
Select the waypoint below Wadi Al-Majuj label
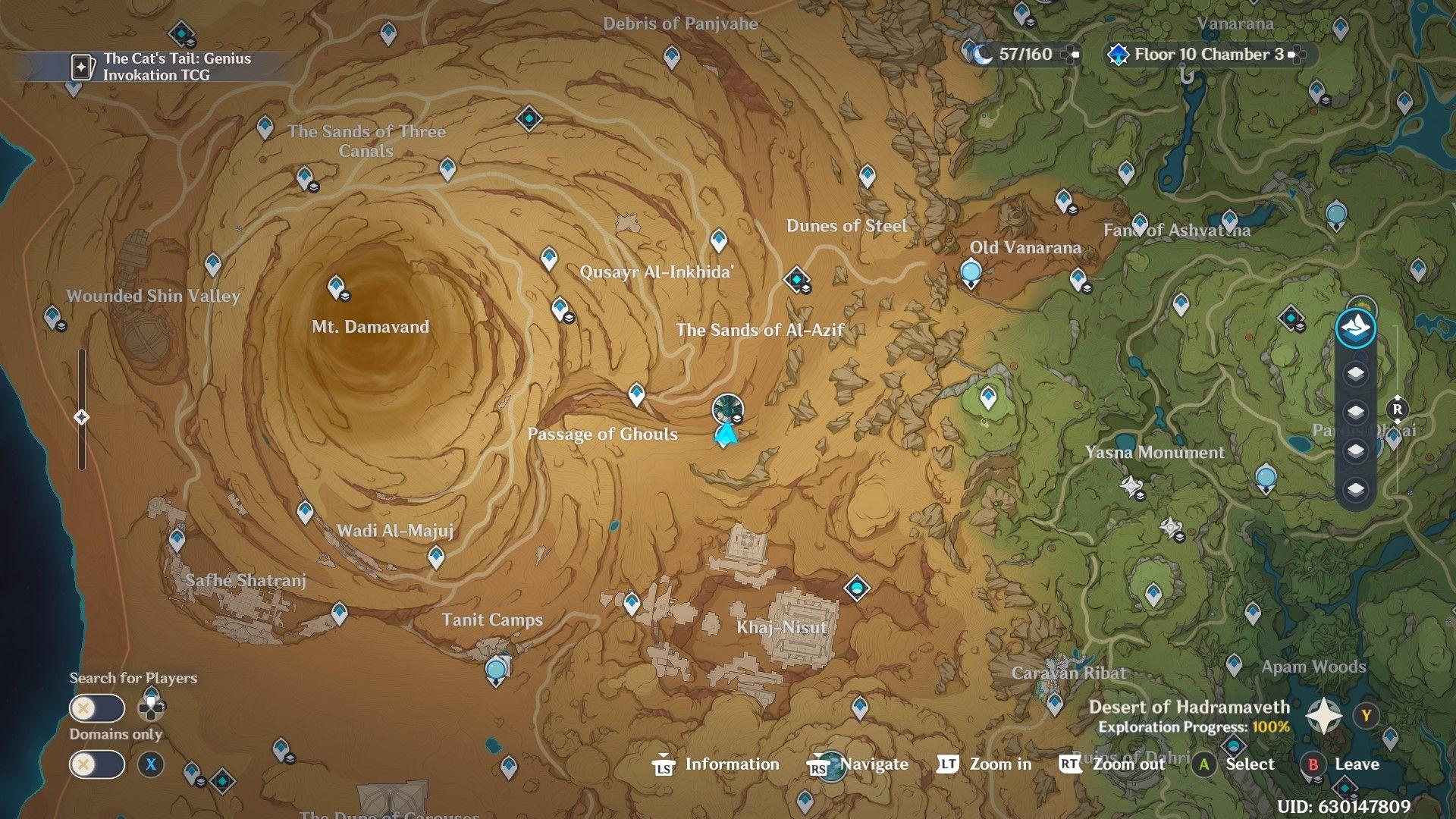[x=436, y=557]
